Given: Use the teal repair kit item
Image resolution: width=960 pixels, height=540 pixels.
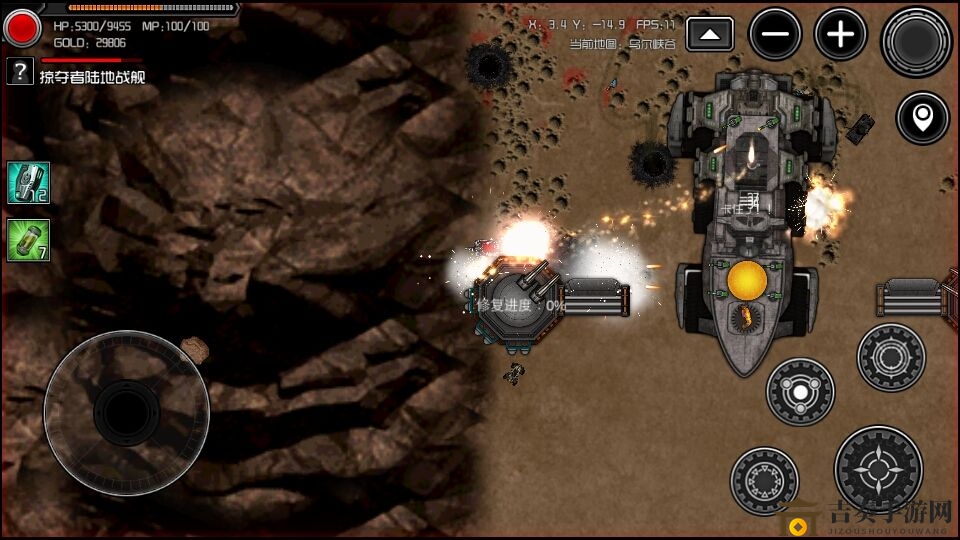Looking at the screenshot, I should [x=28, y=183].
